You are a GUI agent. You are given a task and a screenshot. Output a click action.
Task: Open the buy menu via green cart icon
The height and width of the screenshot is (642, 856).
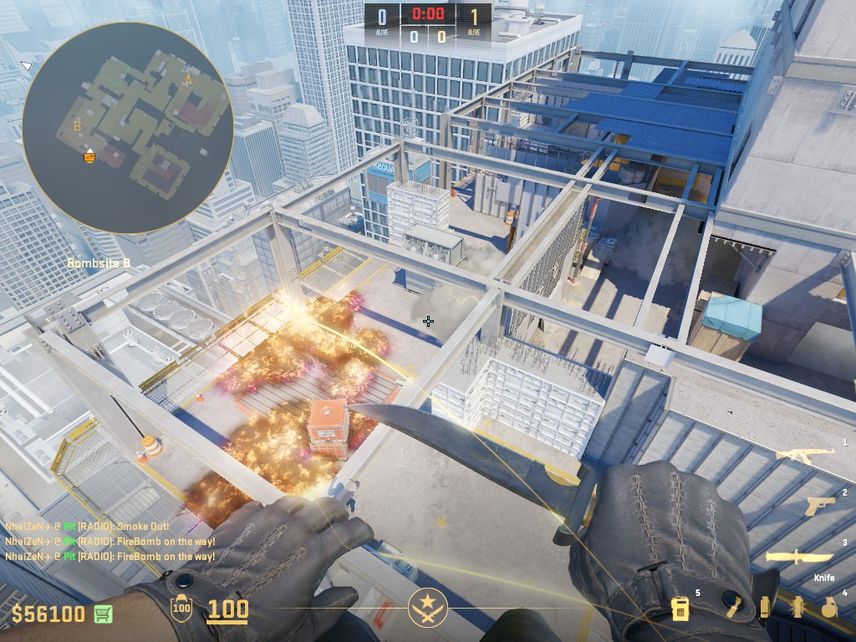tap(103, 613)
